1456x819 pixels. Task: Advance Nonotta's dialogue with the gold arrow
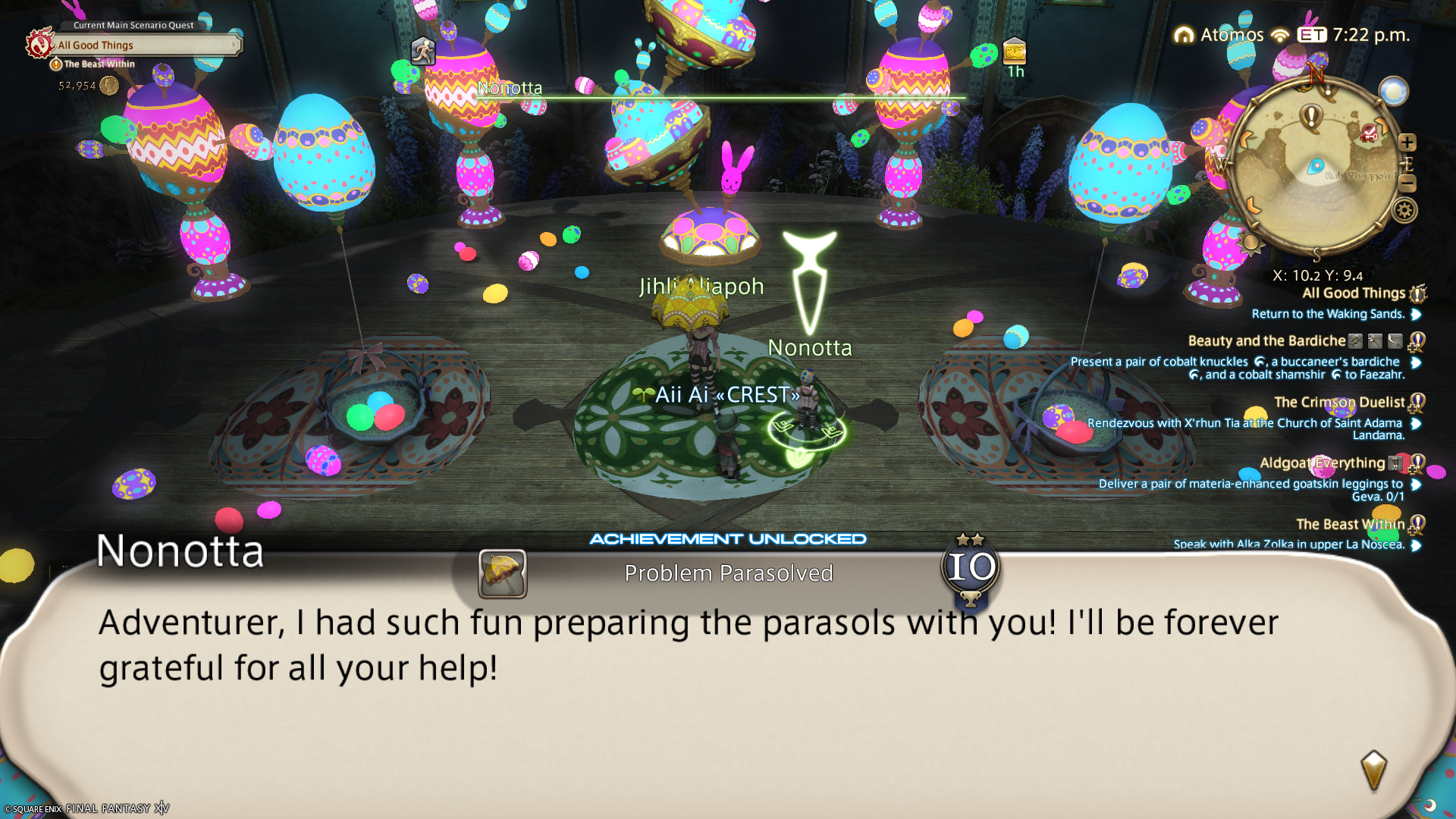tap(1373, 770)
